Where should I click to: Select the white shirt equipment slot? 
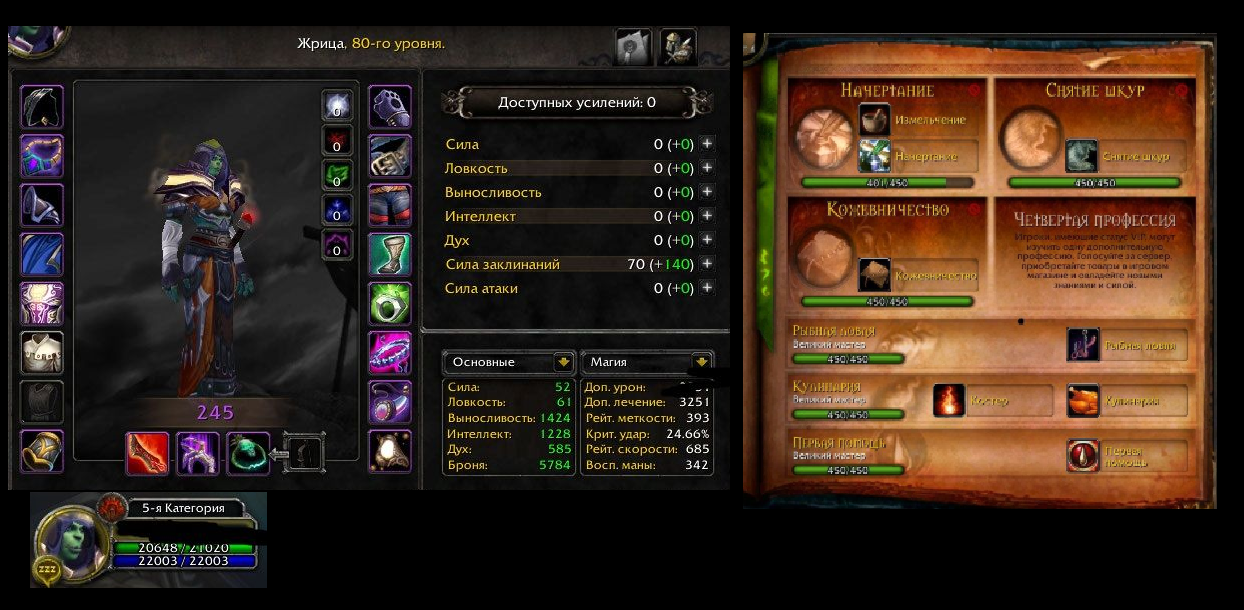42,352
